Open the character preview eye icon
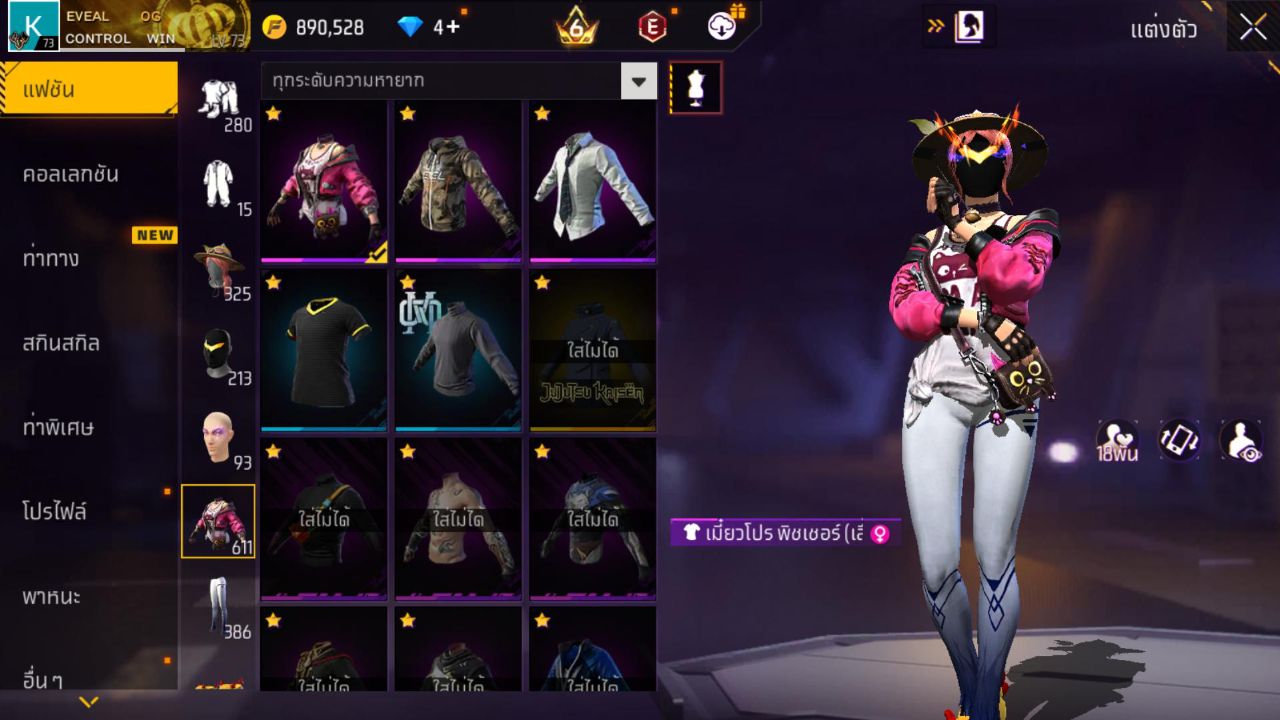 1242,440
